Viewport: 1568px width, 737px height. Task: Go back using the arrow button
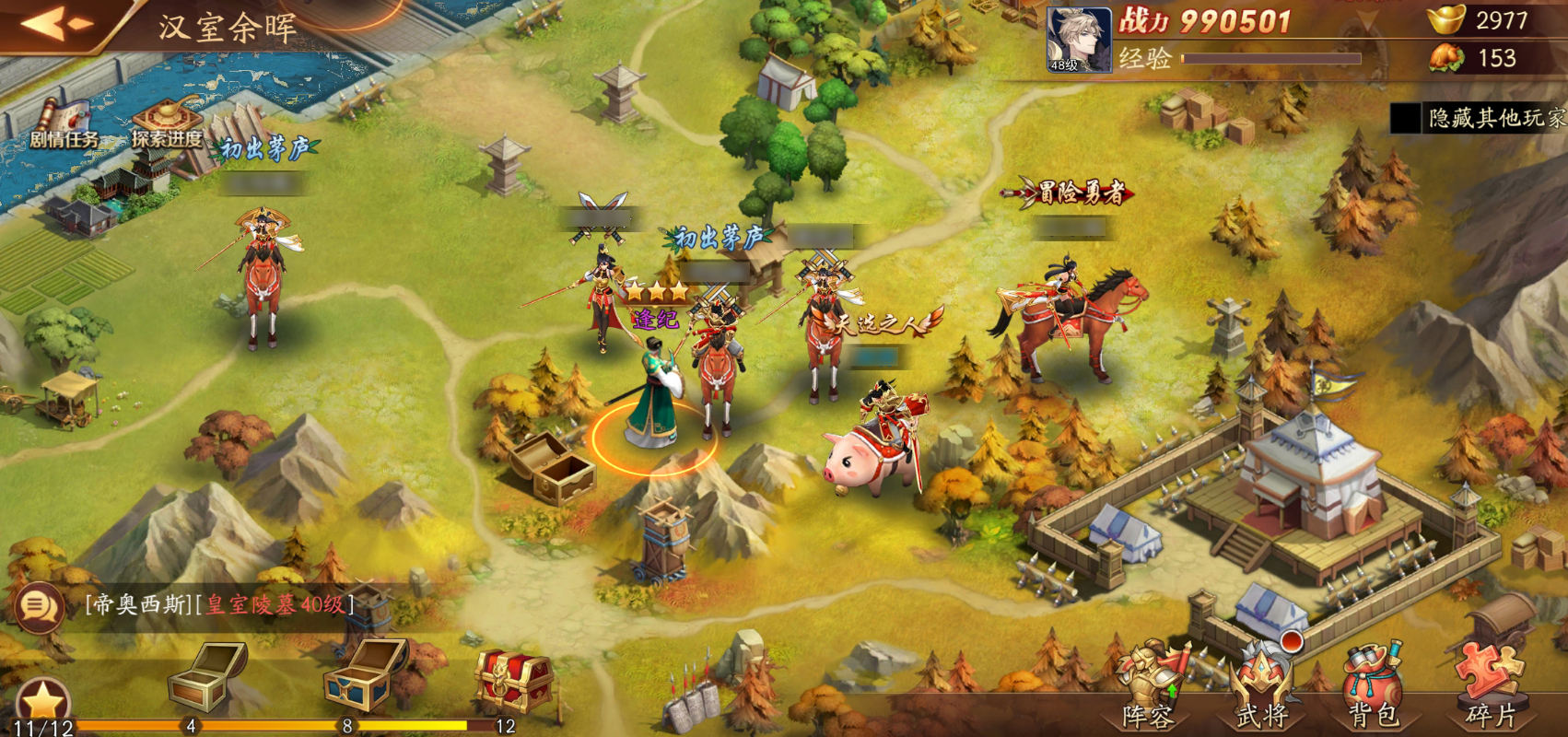tap(55, 24)
